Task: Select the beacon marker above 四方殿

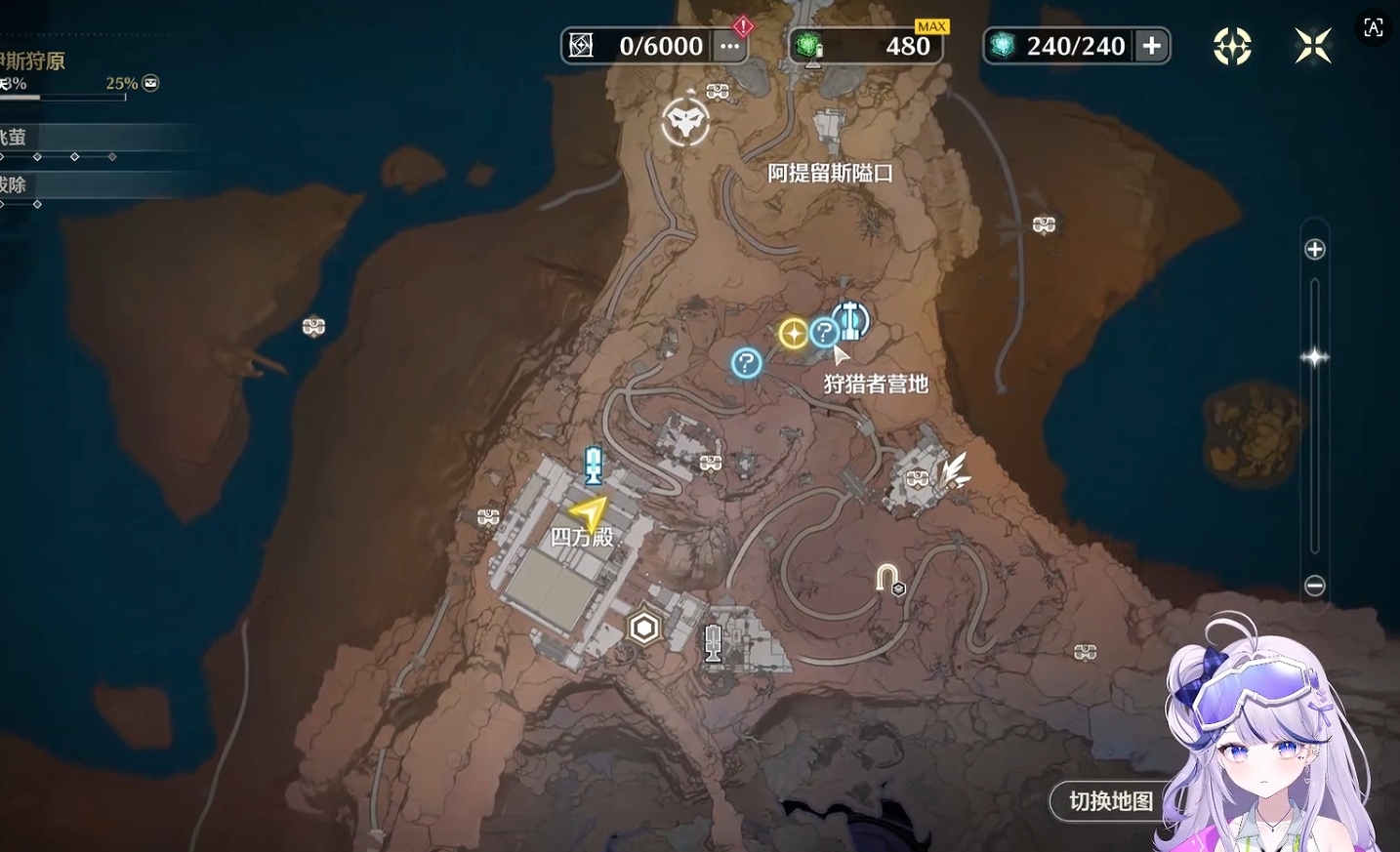Action: click(593, 465)
